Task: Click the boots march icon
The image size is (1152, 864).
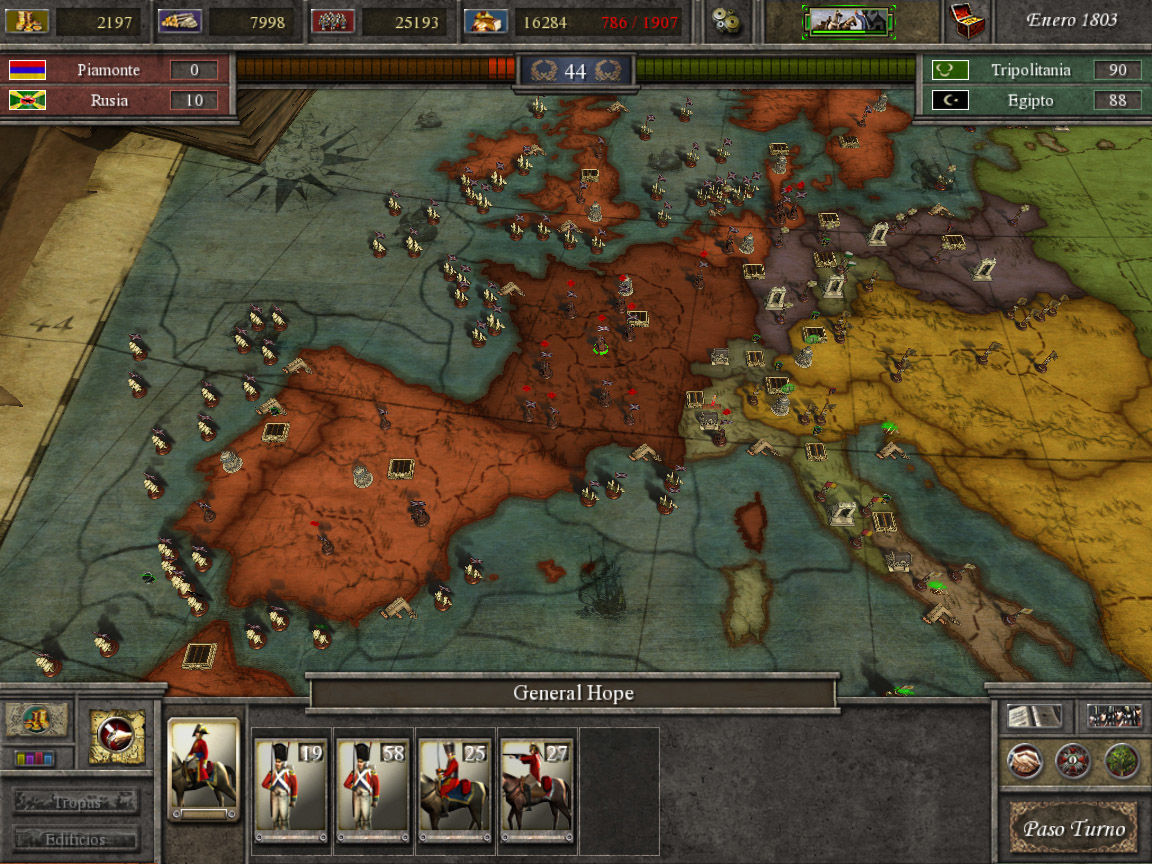Action: pos(38,720)
